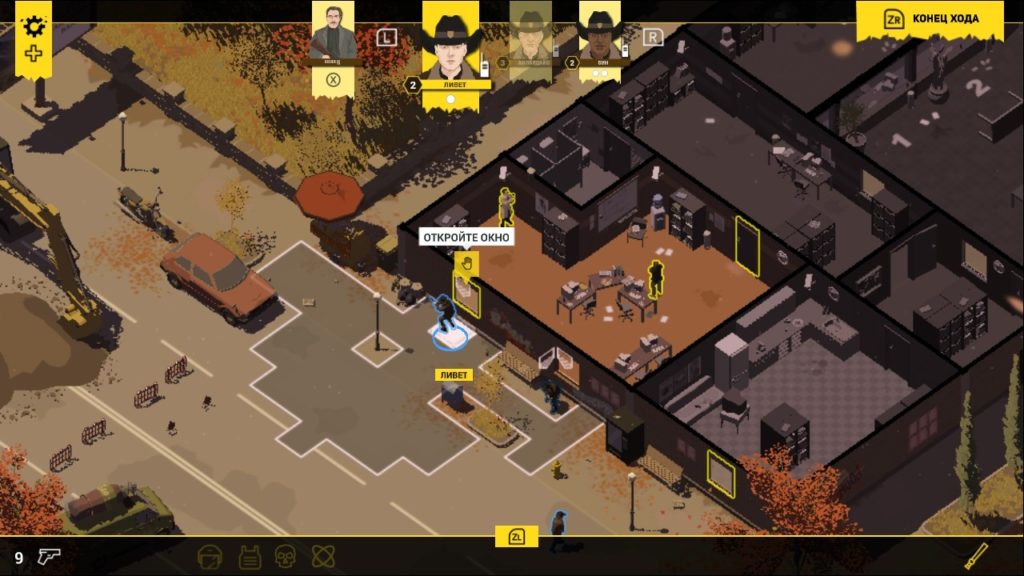Viewport: 1024px width, 576px height.
Task: Open settings via the gear icon
Action: click(36, 25)
